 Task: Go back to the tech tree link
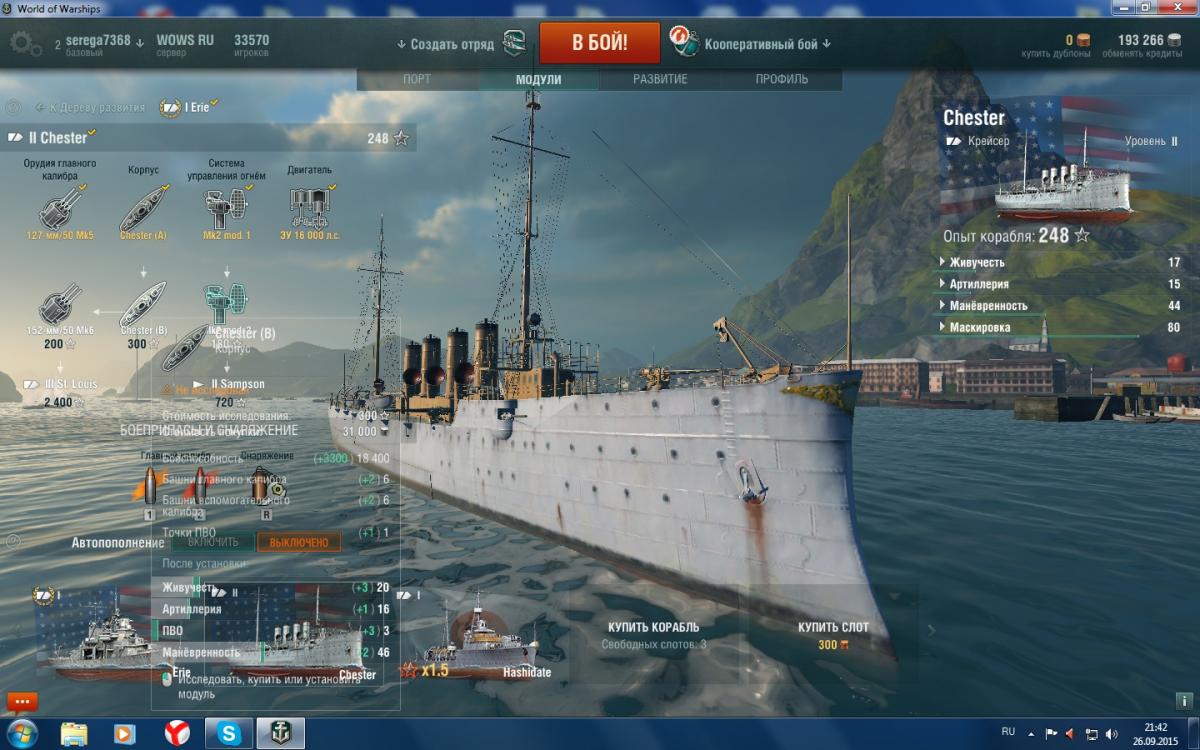click(x=90, y=107)
